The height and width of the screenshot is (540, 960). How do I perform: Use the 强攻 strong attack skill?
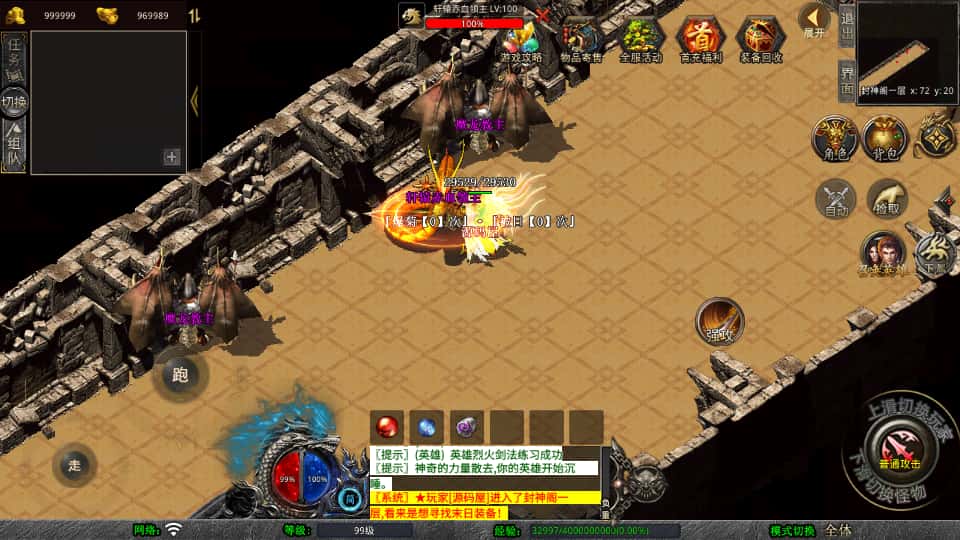click(720, 321)
